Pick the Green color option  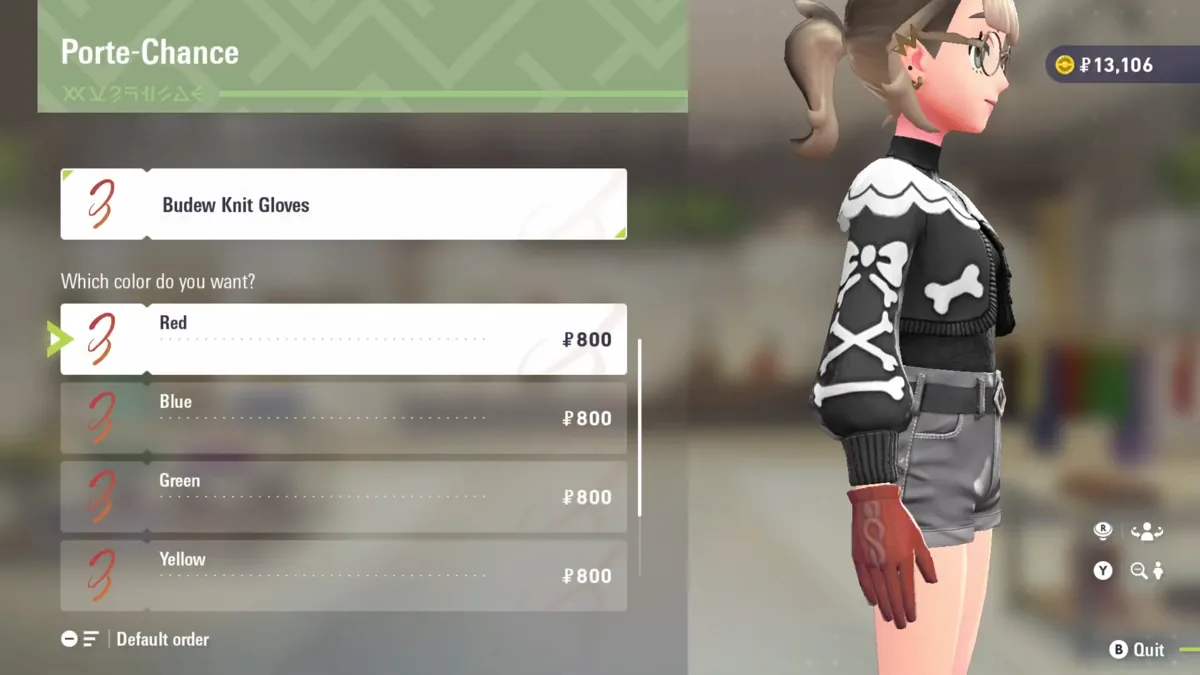pyautogui.click(x=343, y=497)
